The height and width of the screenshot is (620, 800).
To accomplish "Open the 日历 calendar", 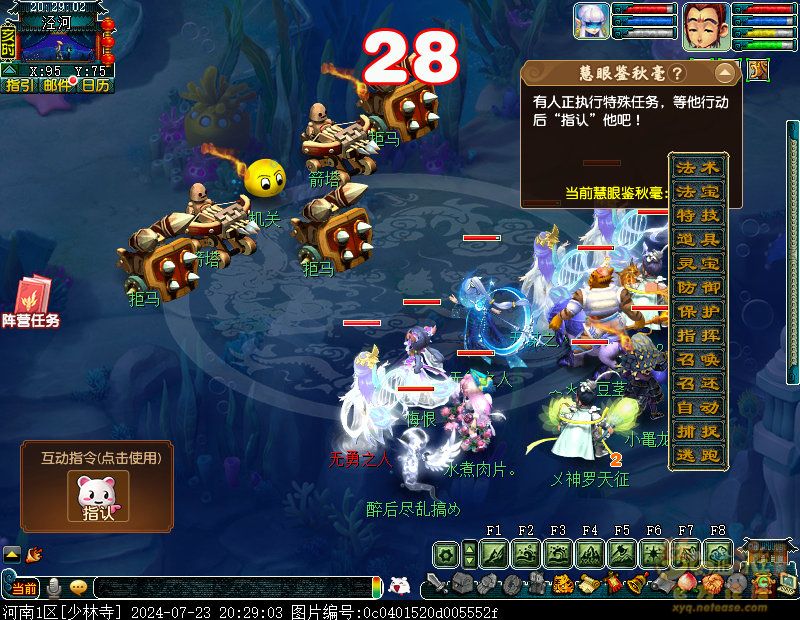I will (96, 86).
